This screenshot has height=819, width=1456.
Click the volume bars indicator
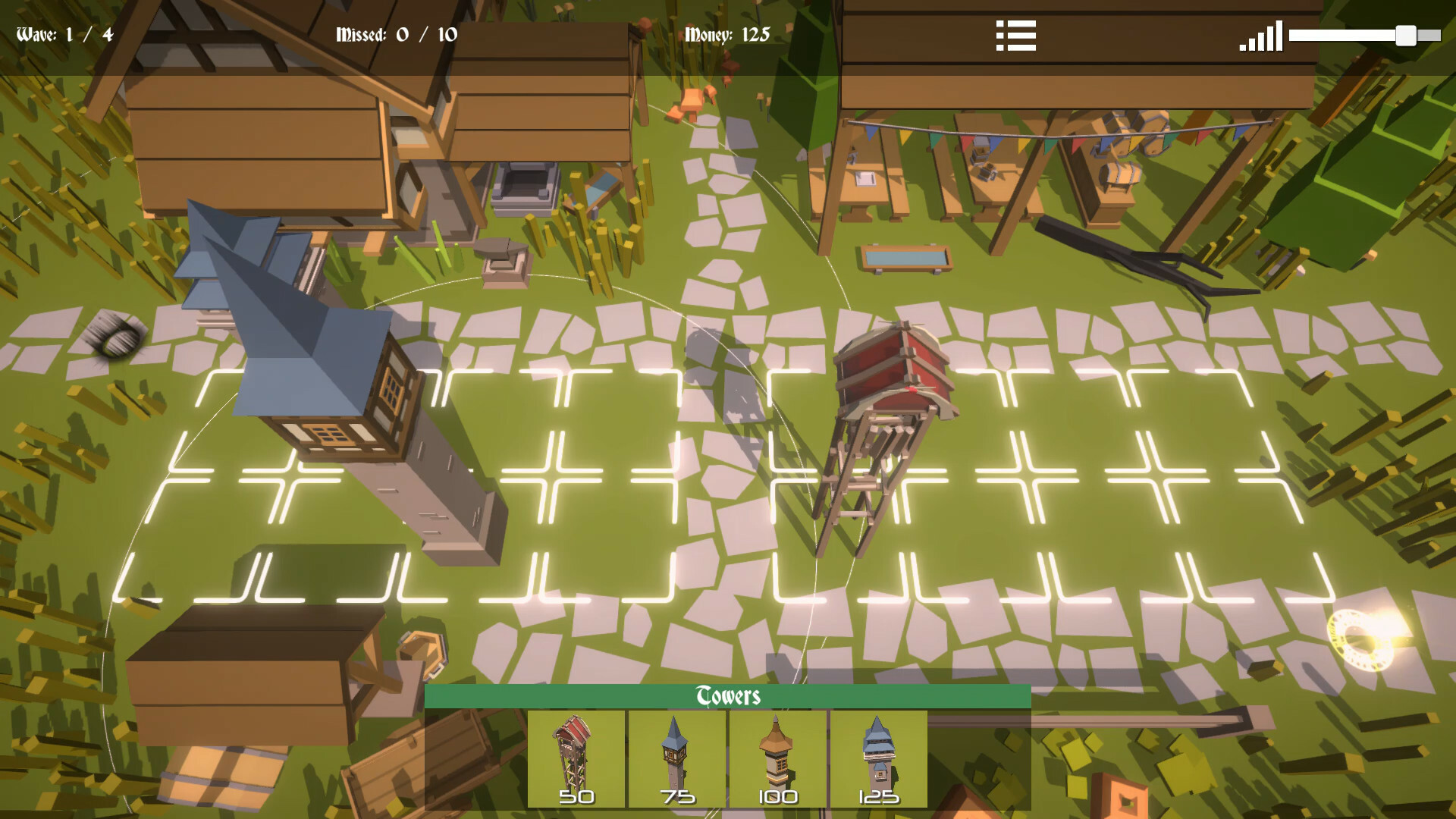pos(1262,35)
